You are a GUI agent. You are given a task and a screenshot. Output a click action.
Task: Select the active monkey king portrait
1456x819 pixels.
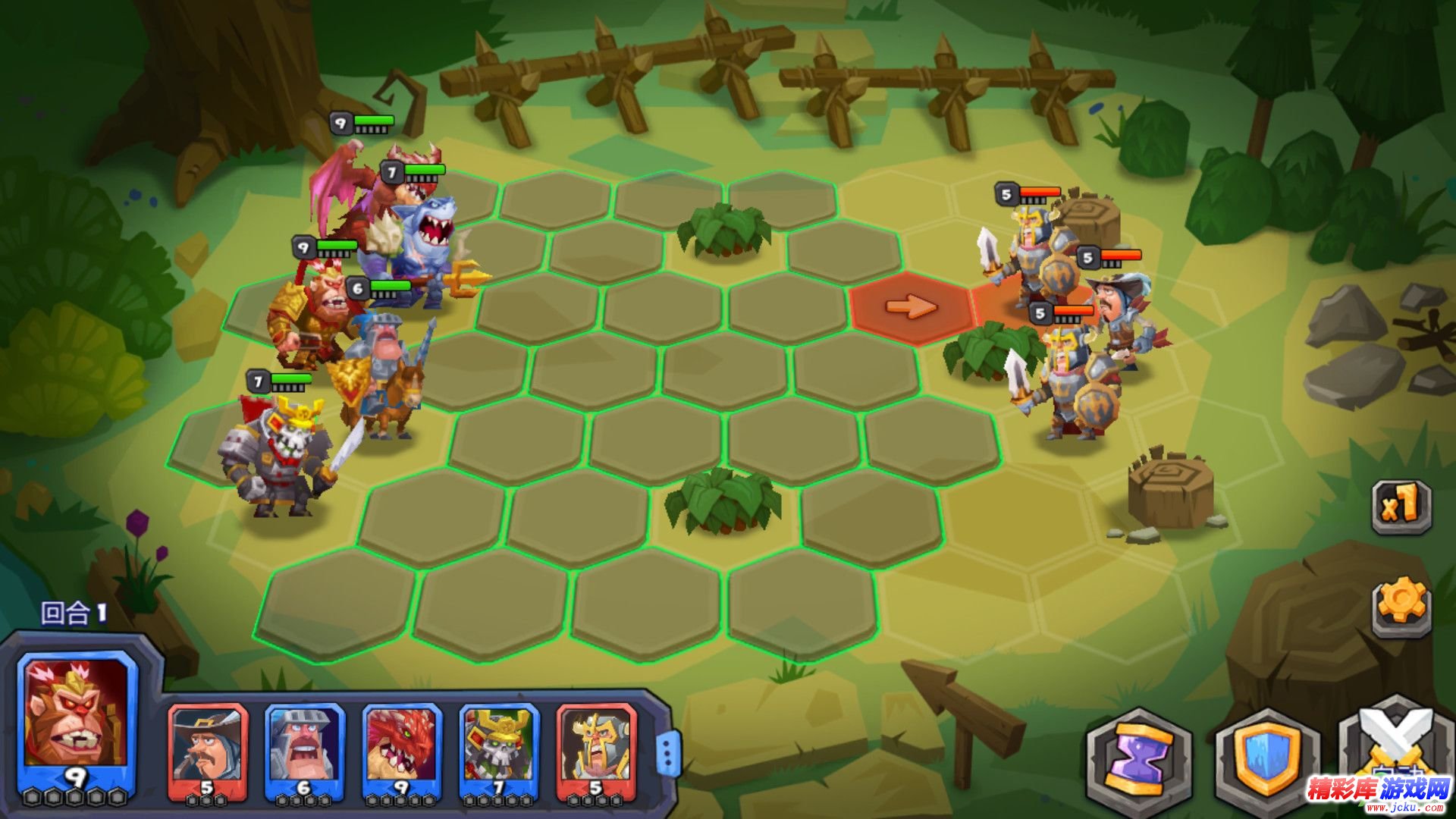76,720
